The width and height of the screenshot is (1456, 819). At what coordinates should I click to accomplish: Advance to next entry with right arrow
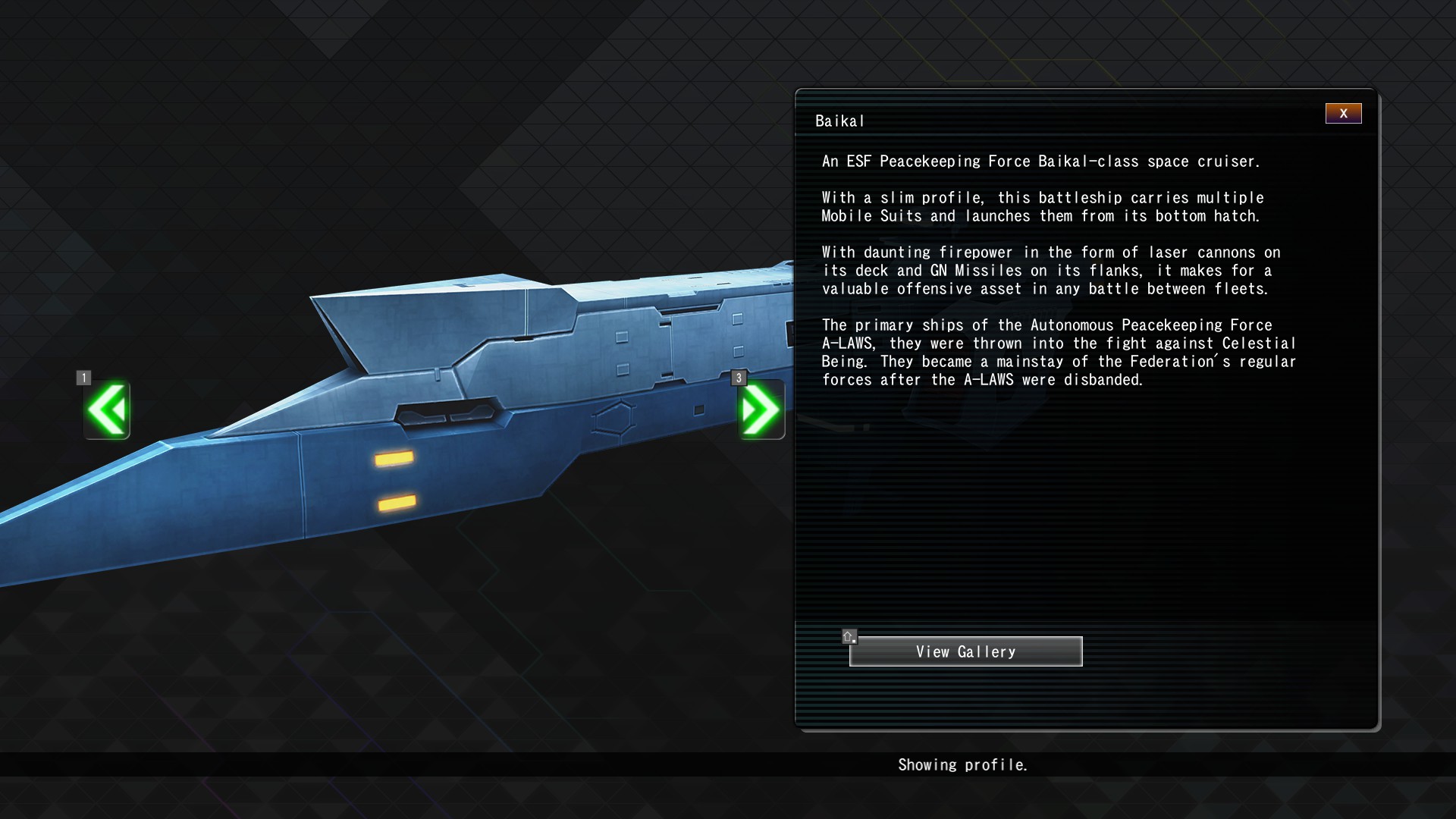coord(761,410)
